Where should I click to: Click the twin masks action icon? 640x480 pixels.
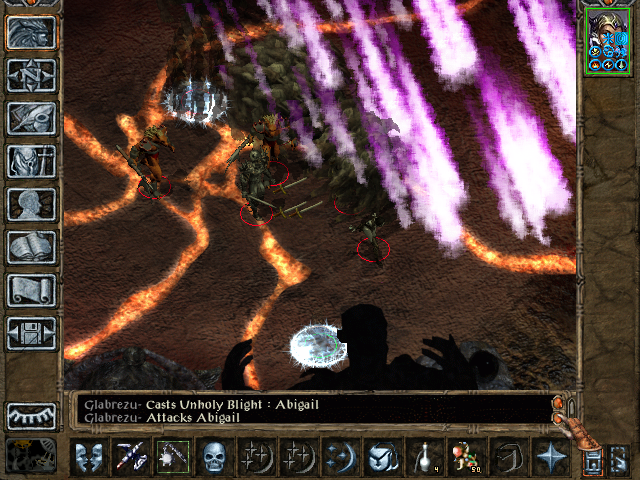[90, 457]
